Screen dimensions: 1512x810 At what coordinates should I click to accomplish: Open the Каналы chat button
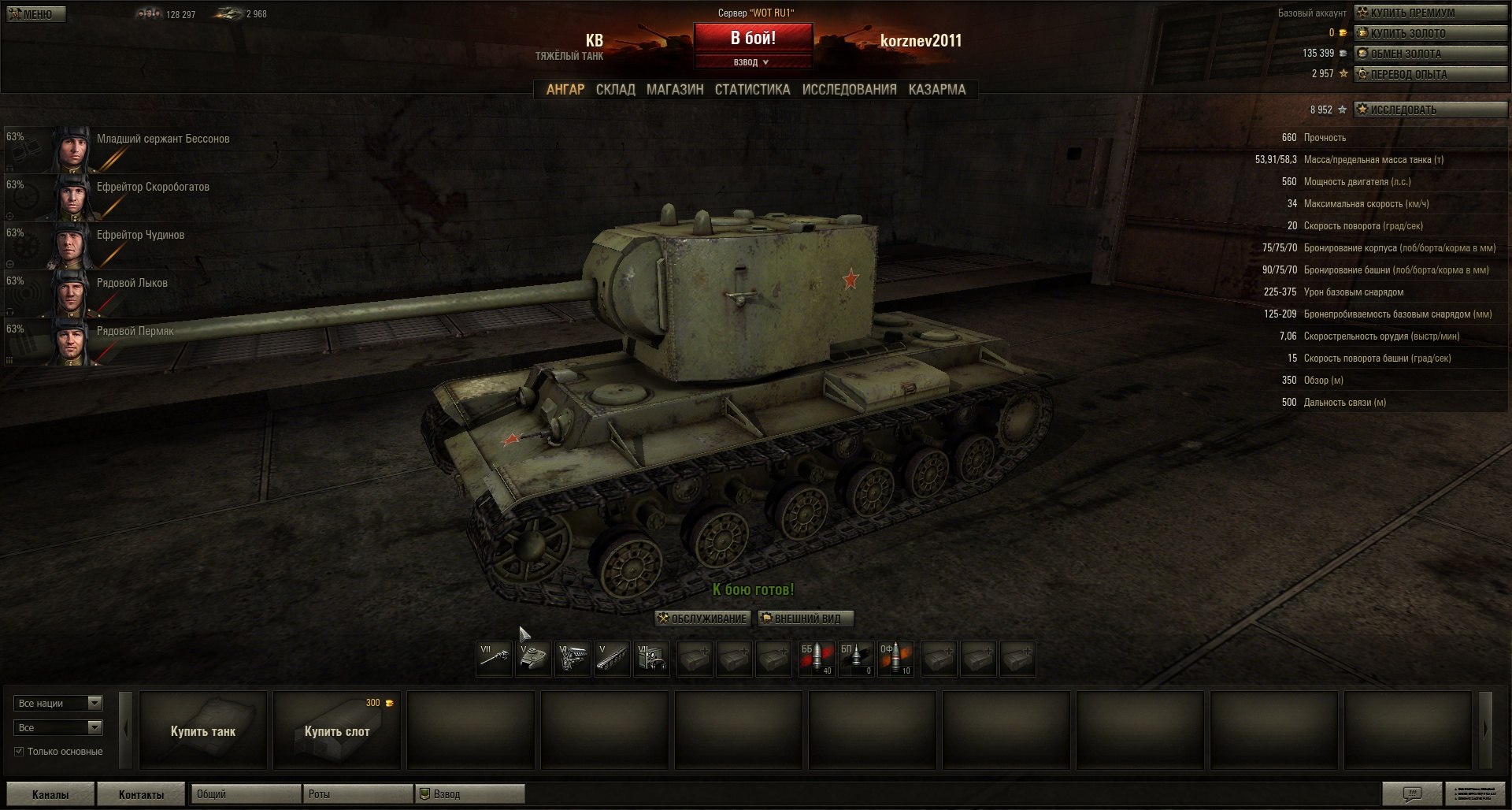(50, 794)
